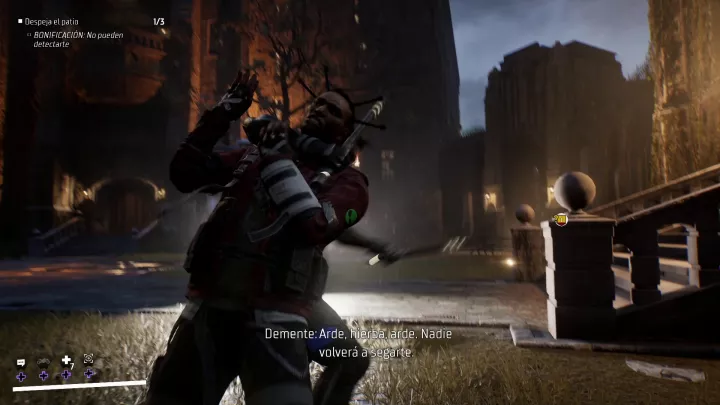Use the health pack cross icon
The image size is (720, 405).
(66, 359)
